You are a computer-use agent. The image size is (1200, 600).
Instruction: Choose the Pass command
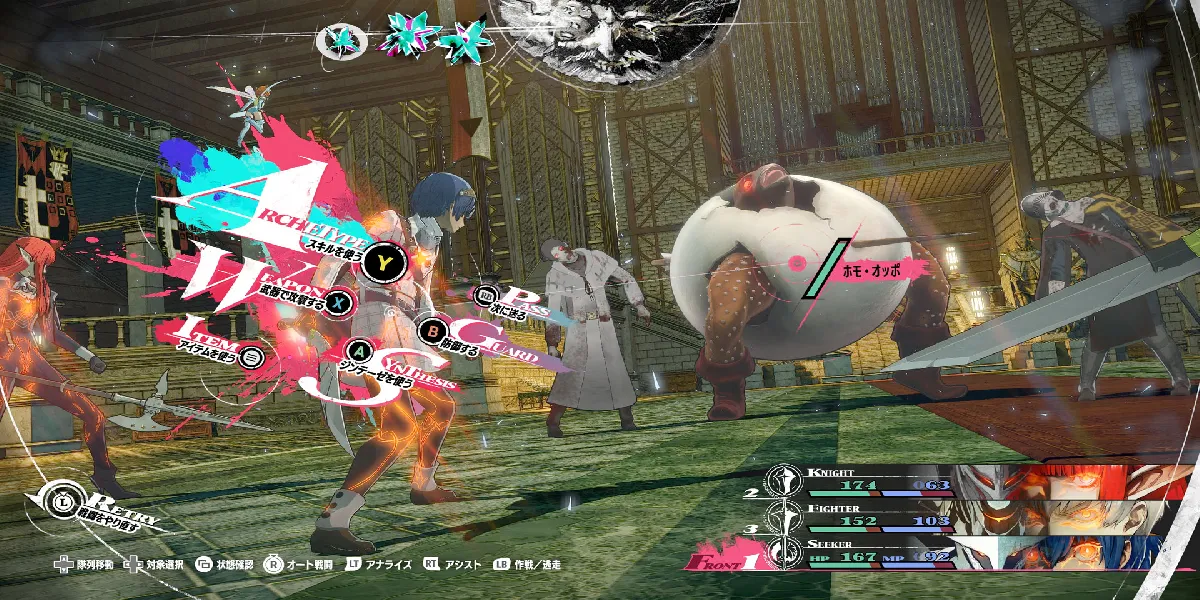(x=487, y=296)
